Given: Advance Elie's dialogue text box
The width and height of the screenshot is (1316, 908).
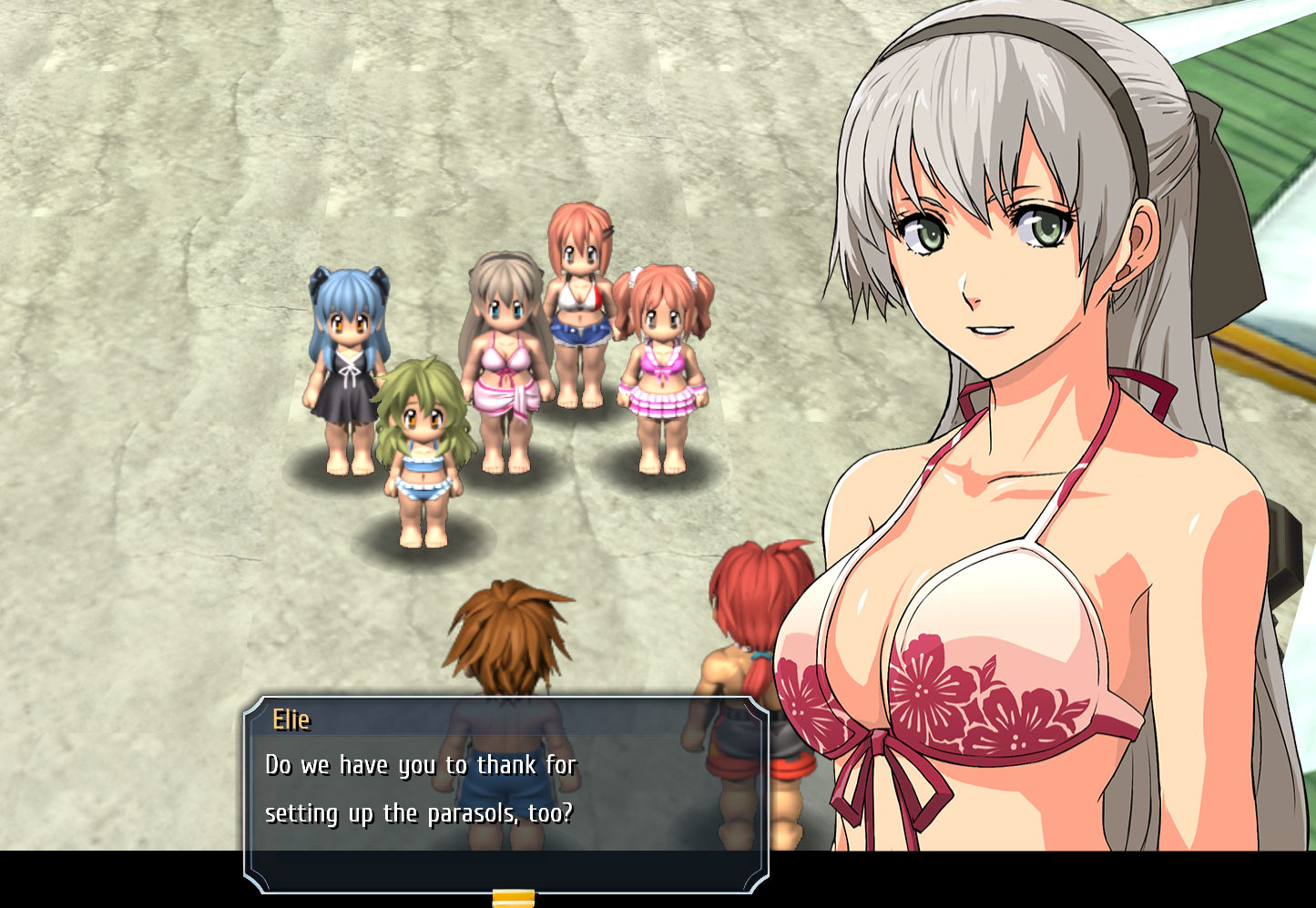Looking at the screenshot, I should coord(506,791).
